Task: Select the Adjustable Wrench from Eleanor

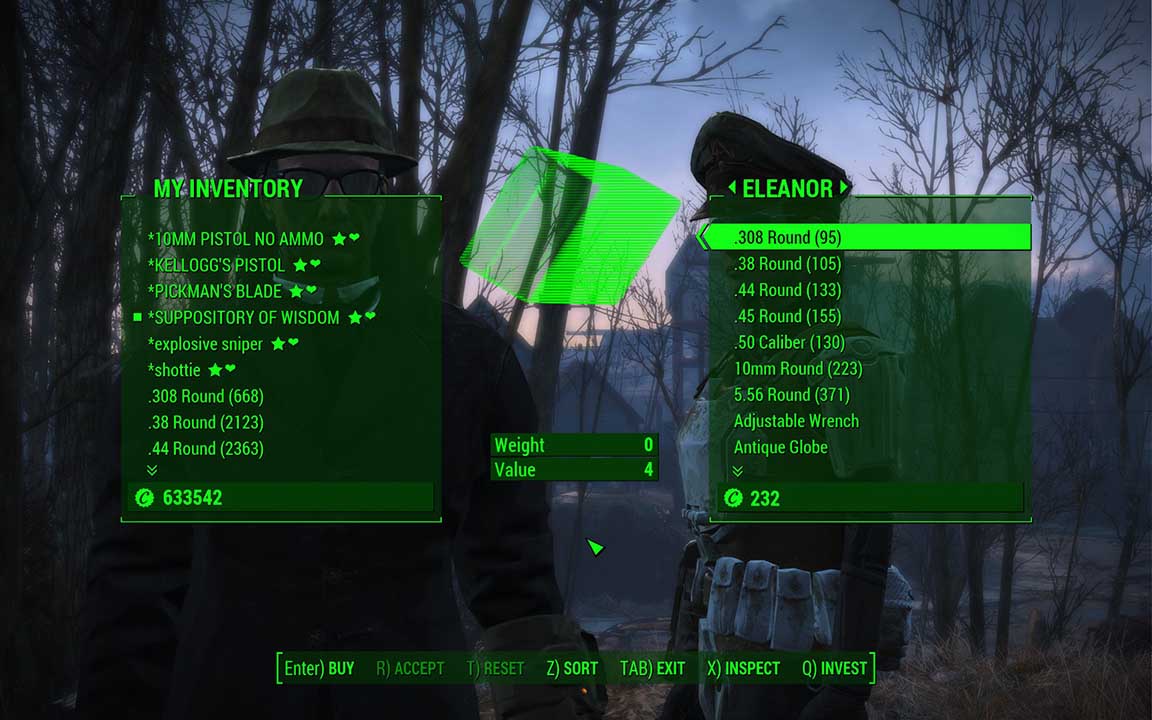Action: click(796, 421)
